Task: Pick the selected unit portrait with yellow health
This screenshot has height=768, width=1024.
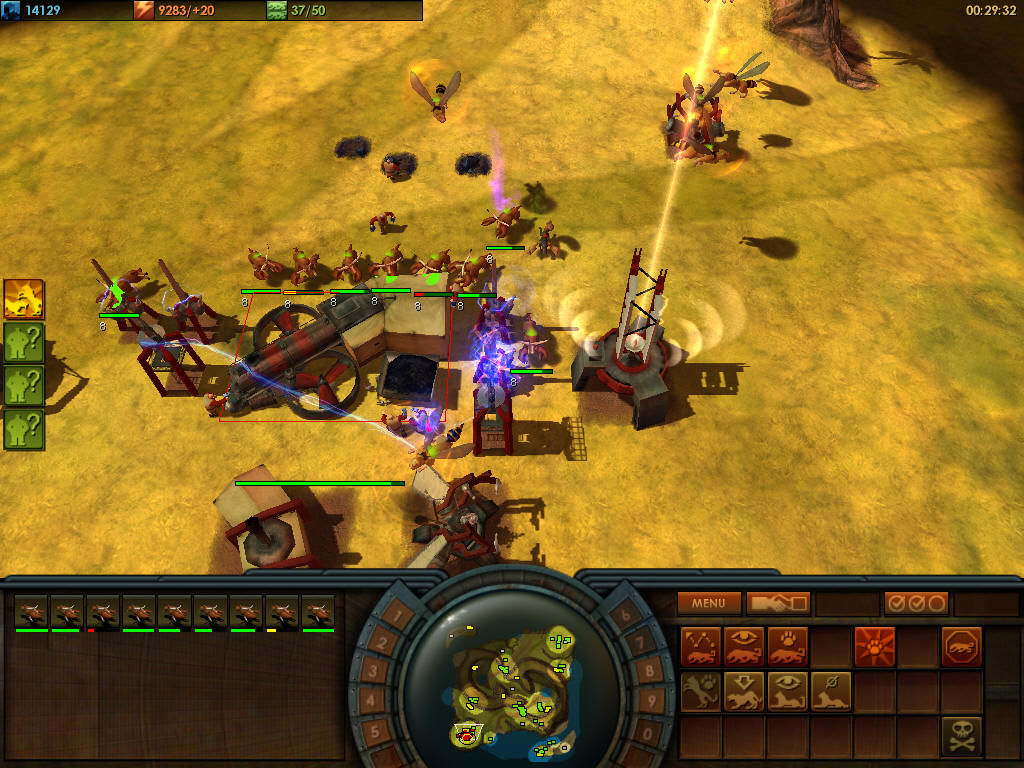Action: (282, 612)
